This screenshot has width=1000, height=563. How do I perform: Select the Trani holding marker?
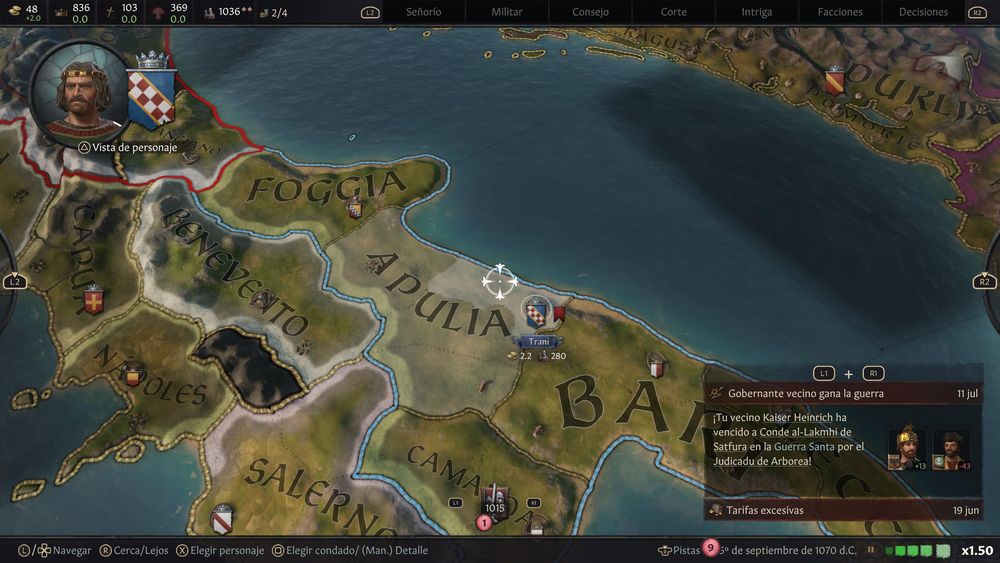tap(538, 316)
